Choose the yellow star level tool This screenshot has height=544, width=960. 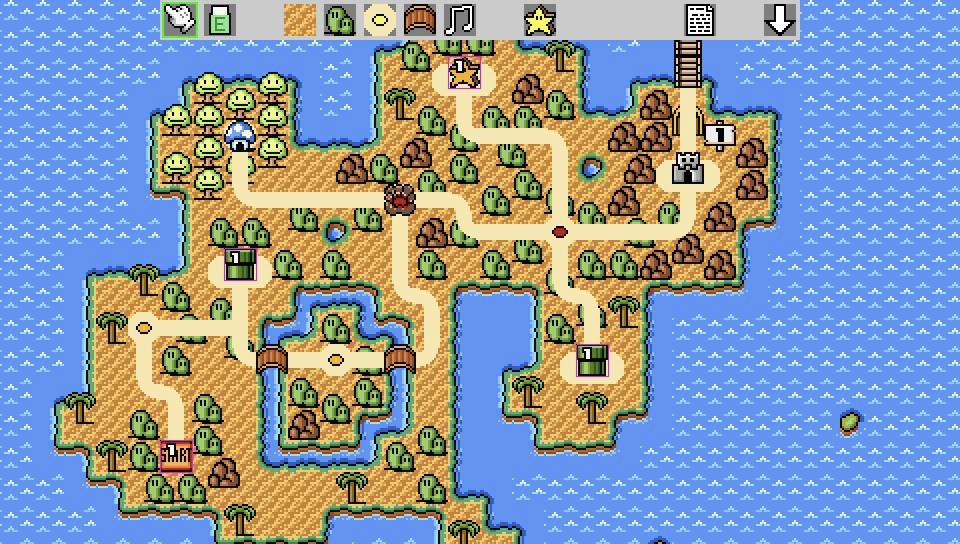[539, 20]
